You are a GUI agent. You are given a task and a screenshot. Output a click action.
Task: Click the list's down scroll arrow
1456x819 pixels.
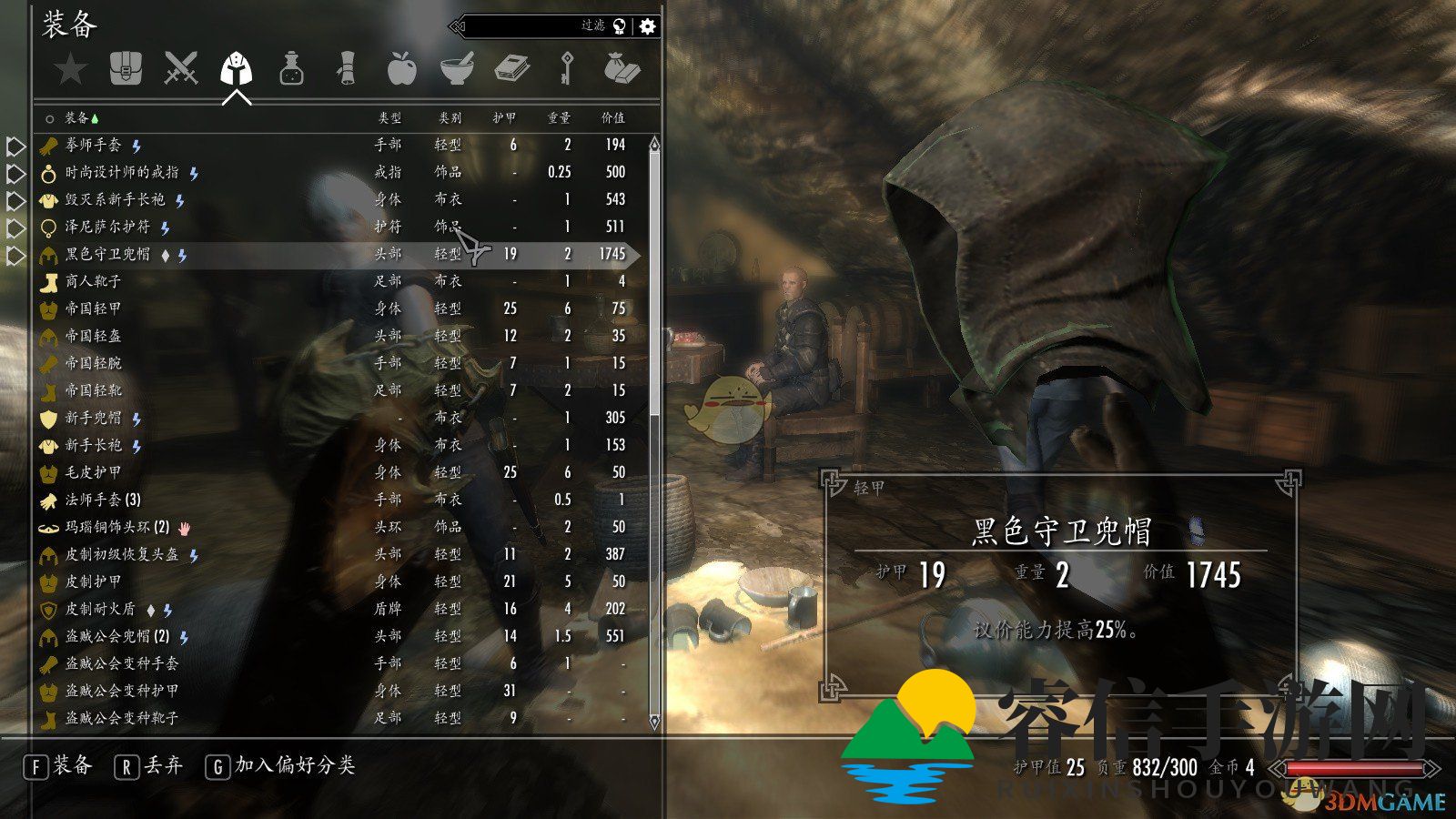click(x=653, y=722)
